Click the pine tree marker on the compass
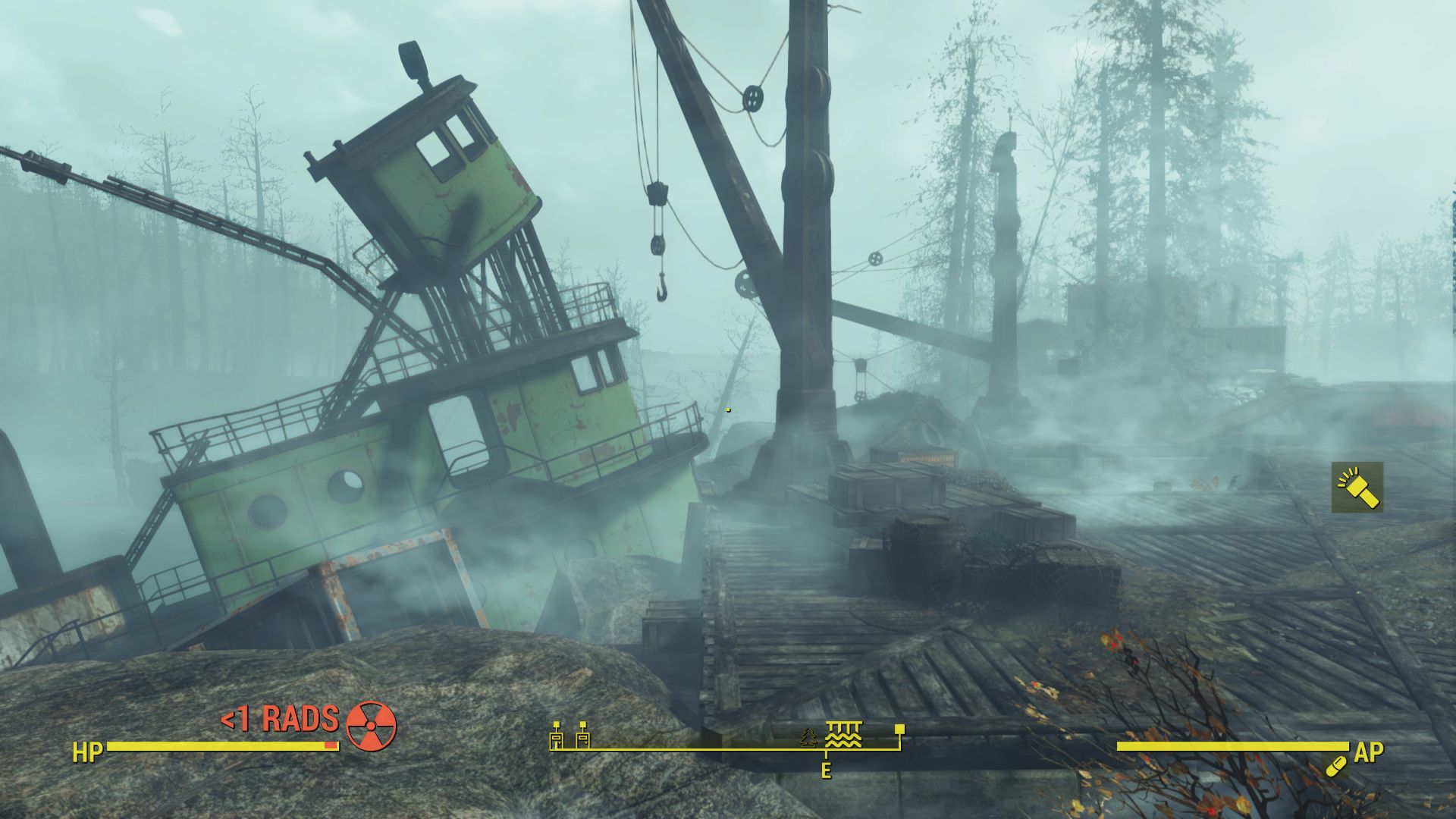The width and height of the screenshot is (1456, 819). coord(809,737)
